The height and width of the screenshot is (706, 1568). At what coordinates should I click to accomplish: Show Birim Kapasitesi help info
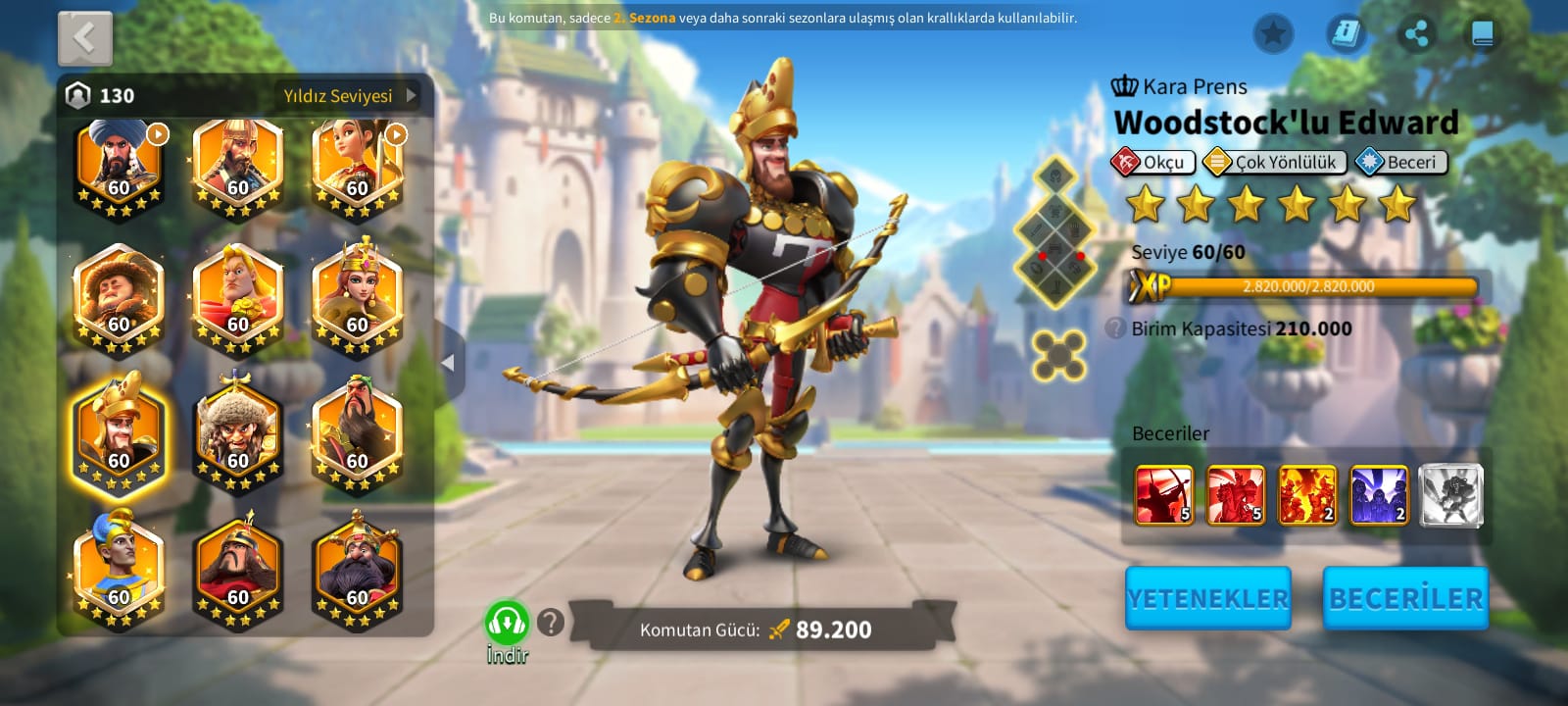point(1115,328)
